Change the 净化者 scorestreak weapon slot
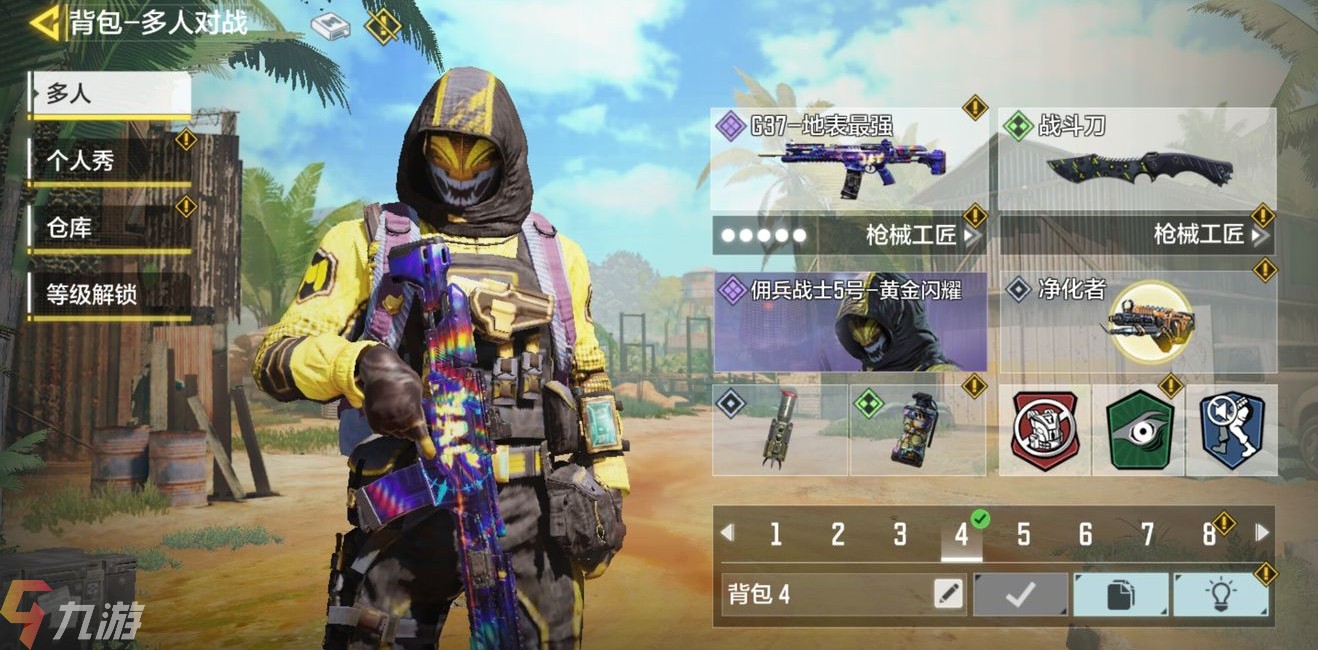 click(1137, 322)
